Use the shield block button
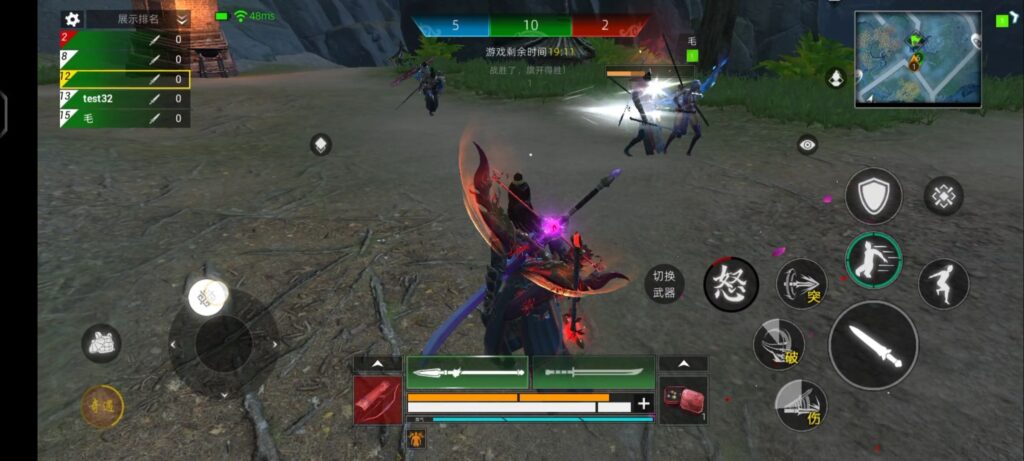1024x461 pixels. pyautogui.click(x=873, y=195)
